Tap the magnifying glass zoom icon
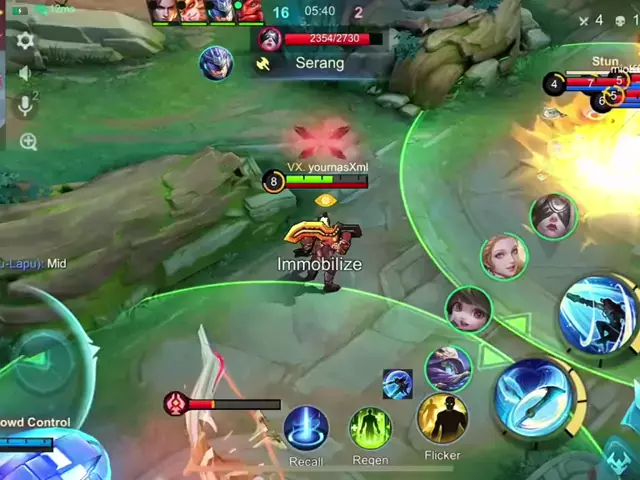Image resolution: width=640 pixels, height=480 pixels. point(28,142)
